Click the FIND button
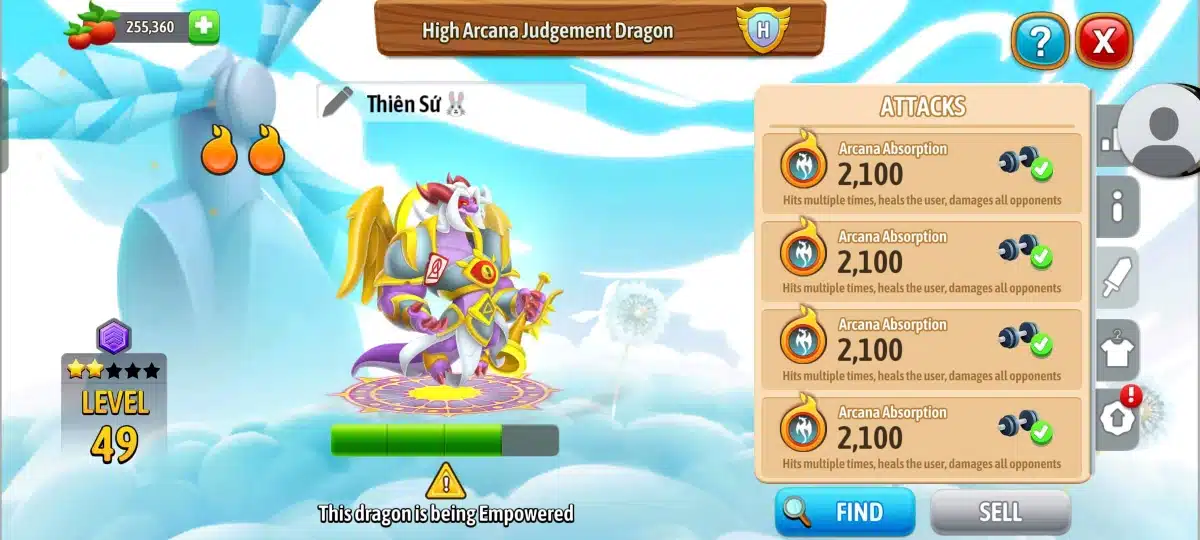Screen dimensions: 1200x540 pos(845,512)
